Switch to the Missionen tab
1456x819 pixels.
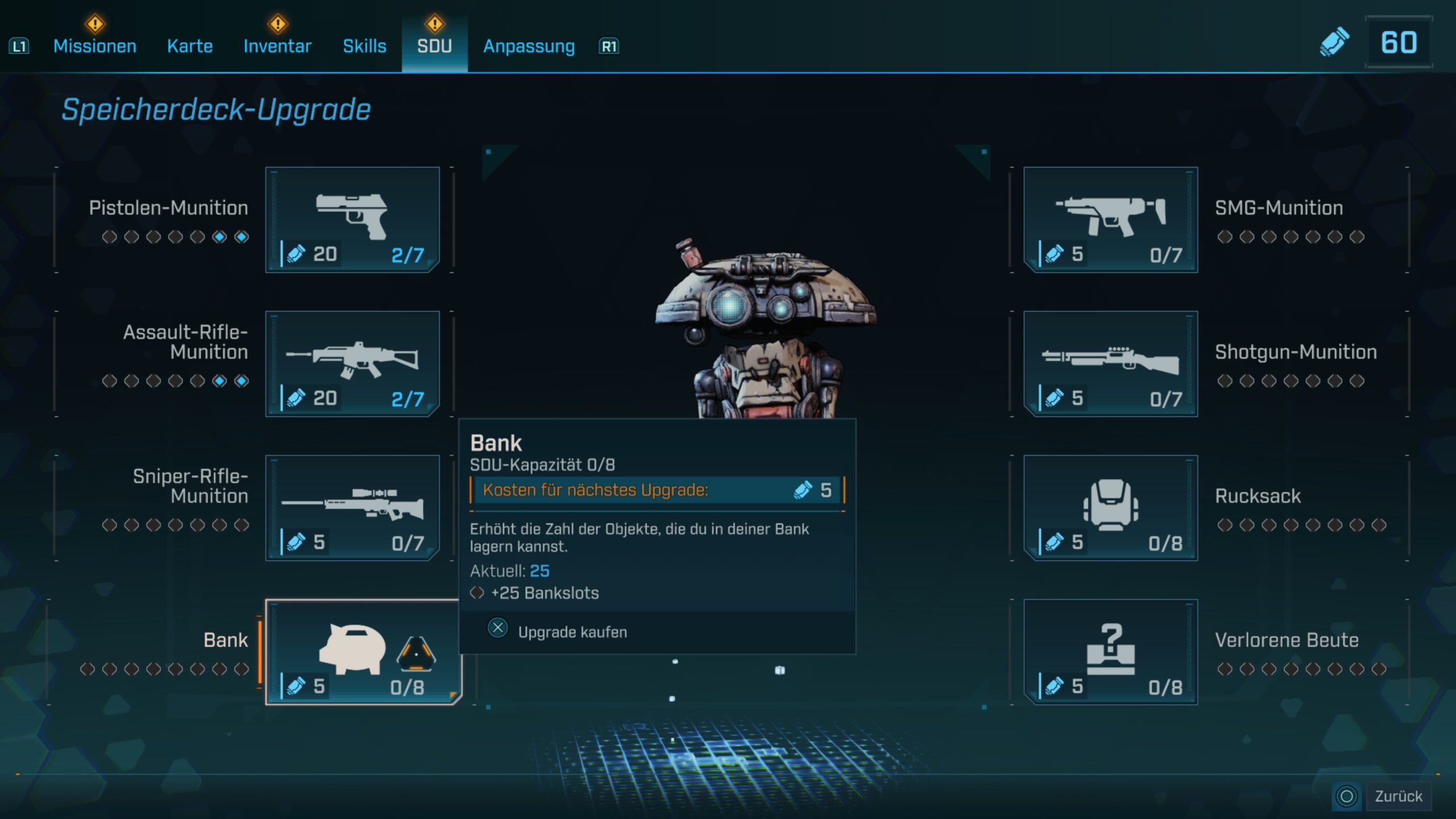point(94,46)
